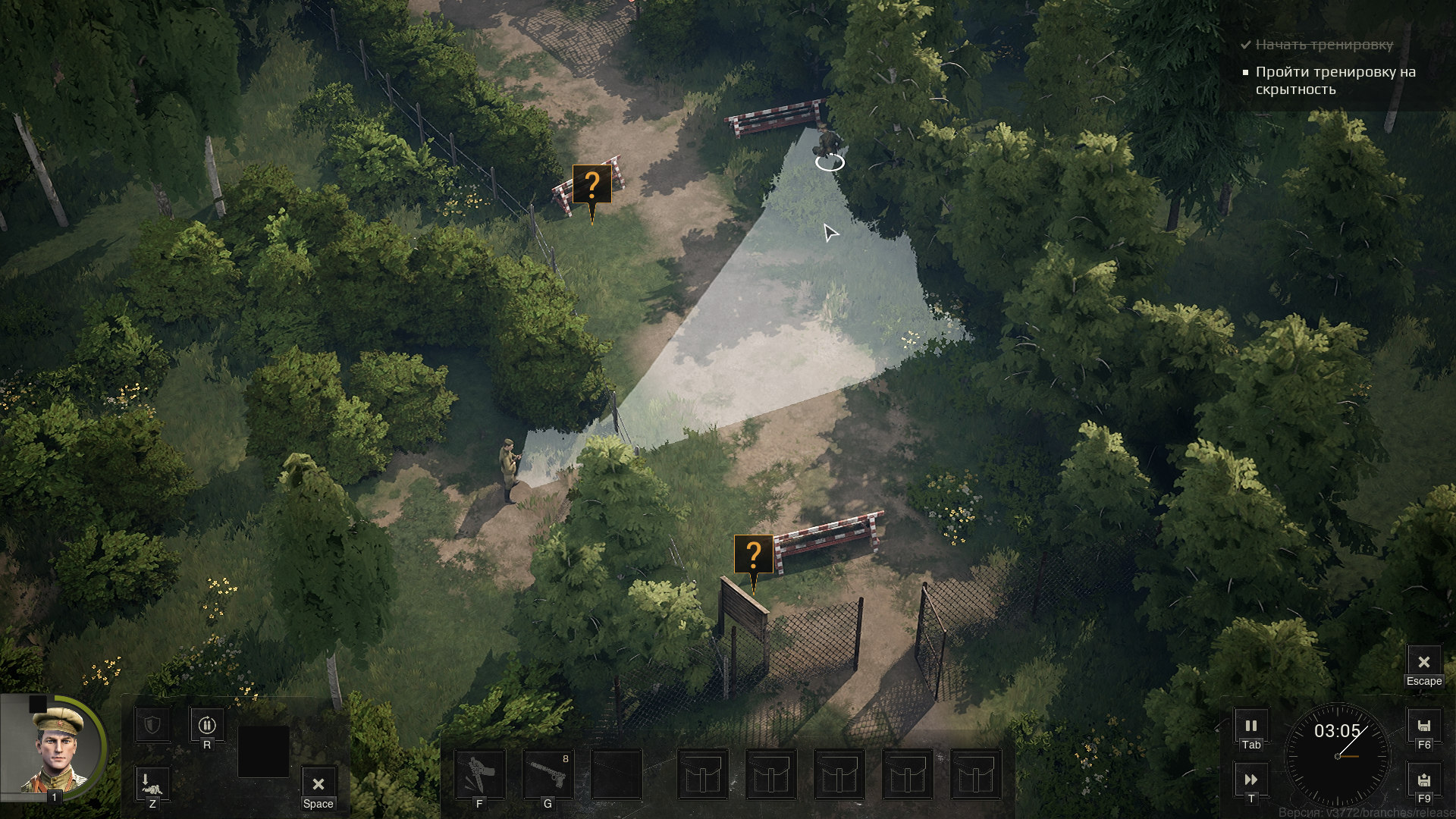Pause the game with the pause button
Screen dimensions: 1456x819
[1251, 726]
